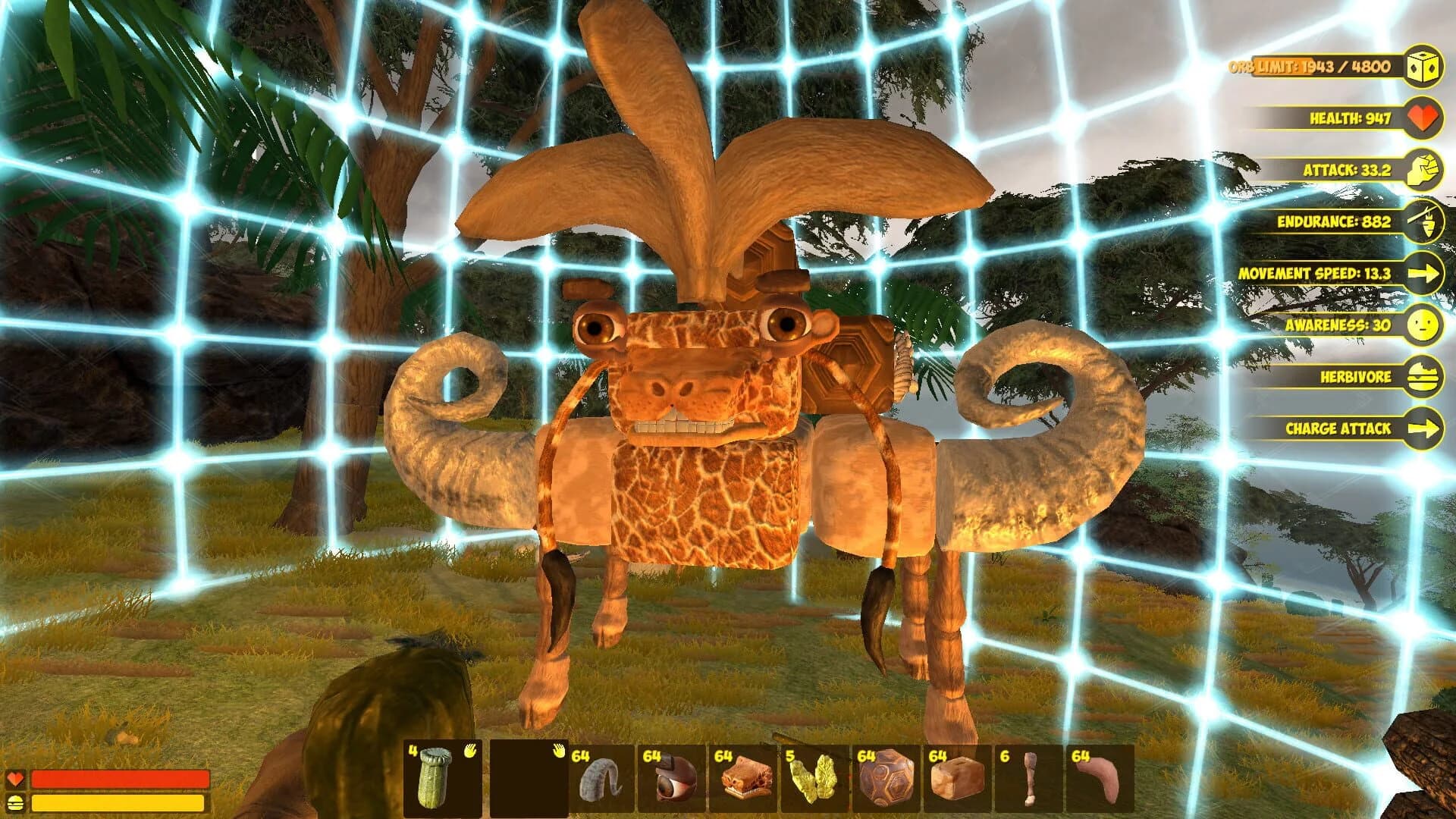Click the Charge Attack arrow icon
Viewport: 1456px width, 819px height.
coord(1424,428)
